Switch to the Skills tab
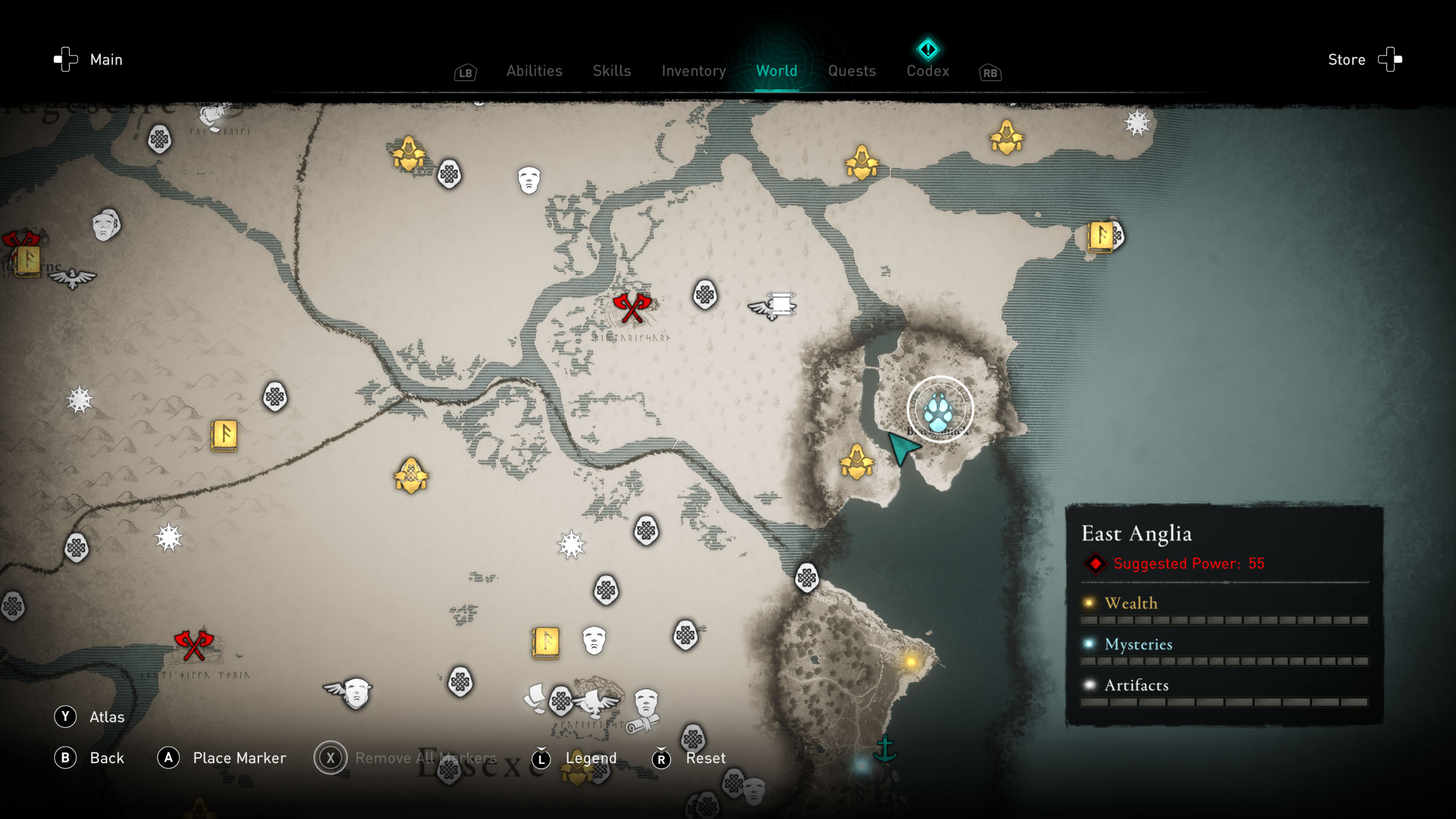1456x819 pixels. pos(611,71)
